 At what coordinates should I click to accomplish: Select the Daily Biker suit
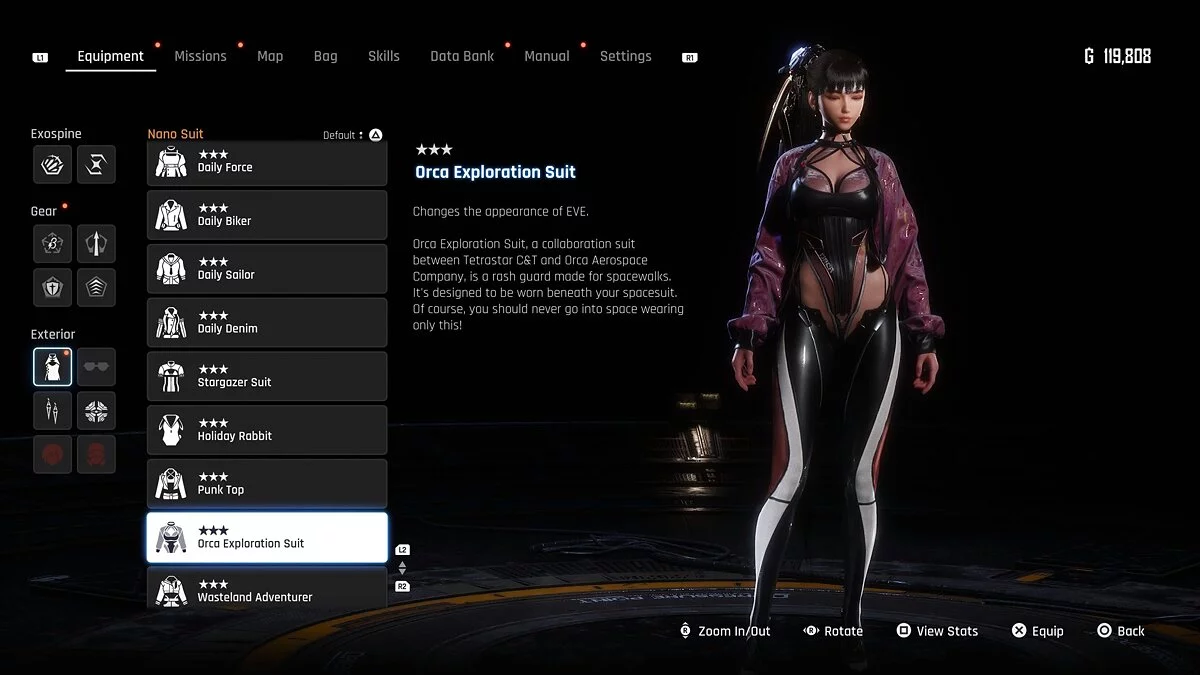[267, 215]
